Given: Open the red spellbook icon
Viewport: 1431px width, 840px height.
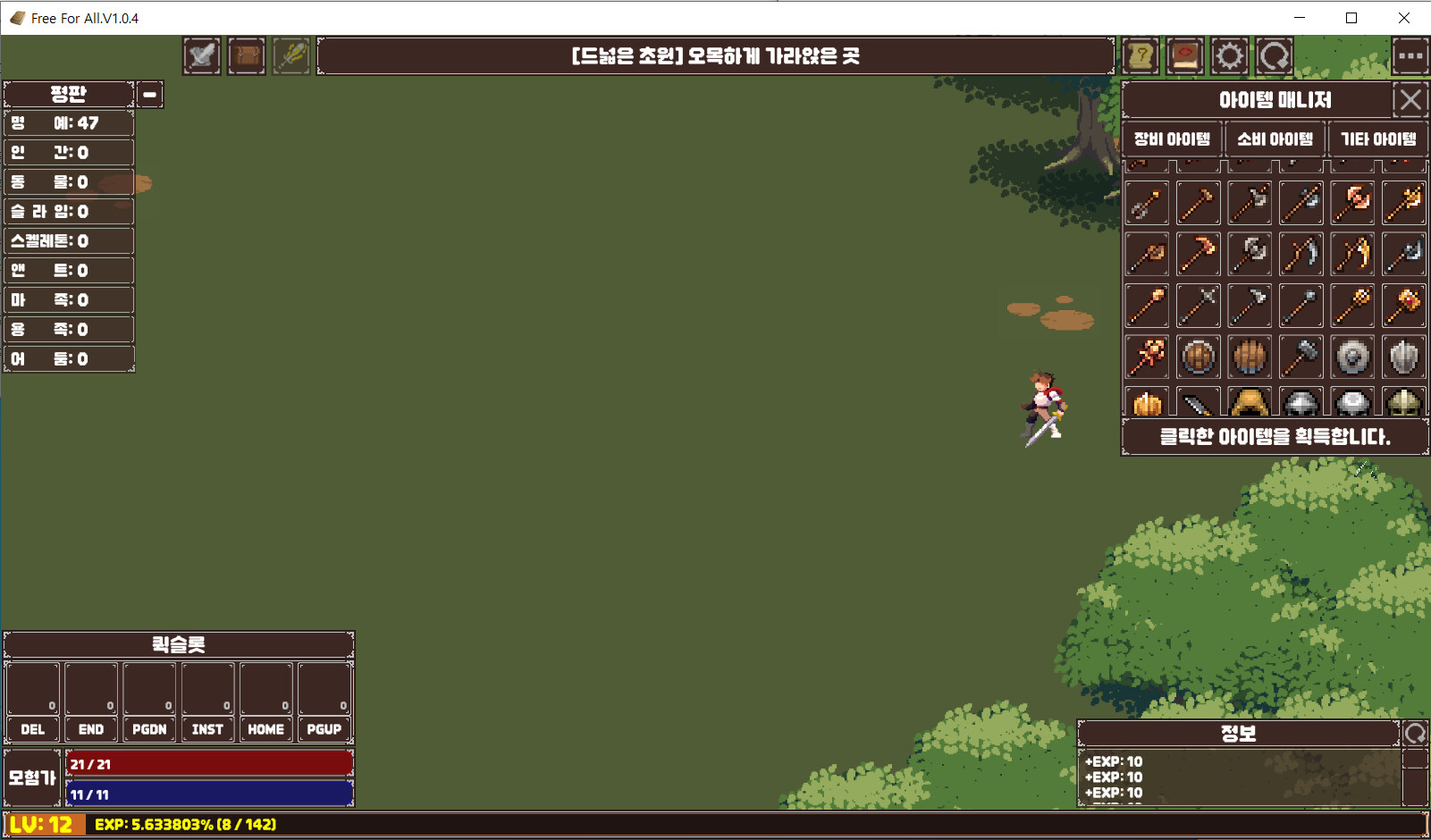Looking at the screenshot, I should pos(1184,55).
